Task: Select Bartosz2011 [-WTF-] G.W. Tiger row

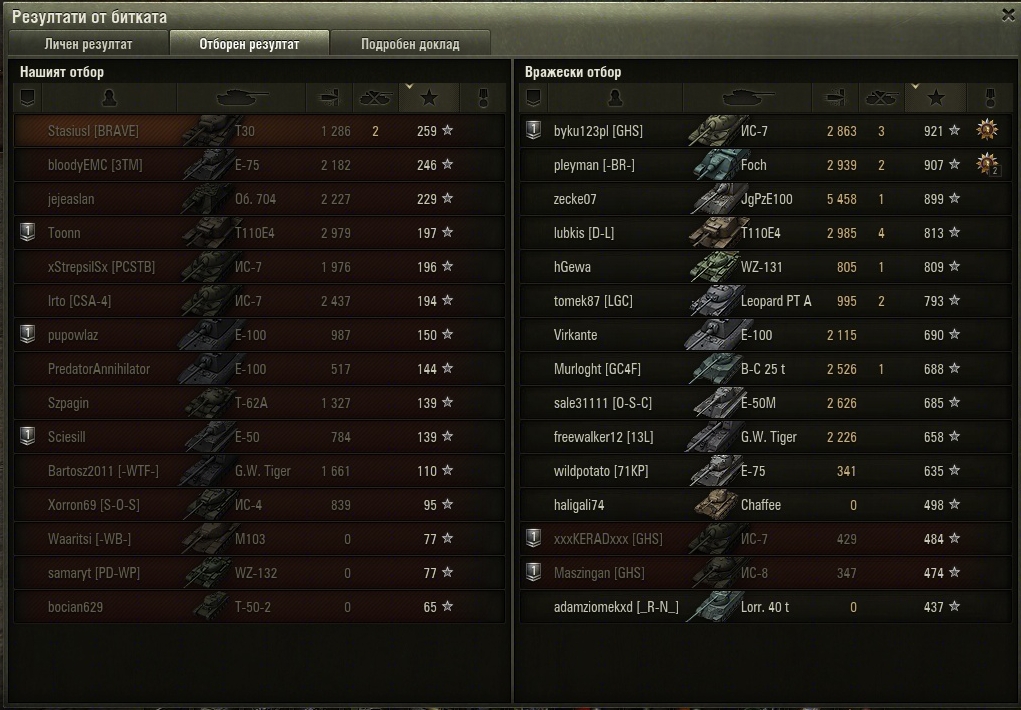Action: 260,471
